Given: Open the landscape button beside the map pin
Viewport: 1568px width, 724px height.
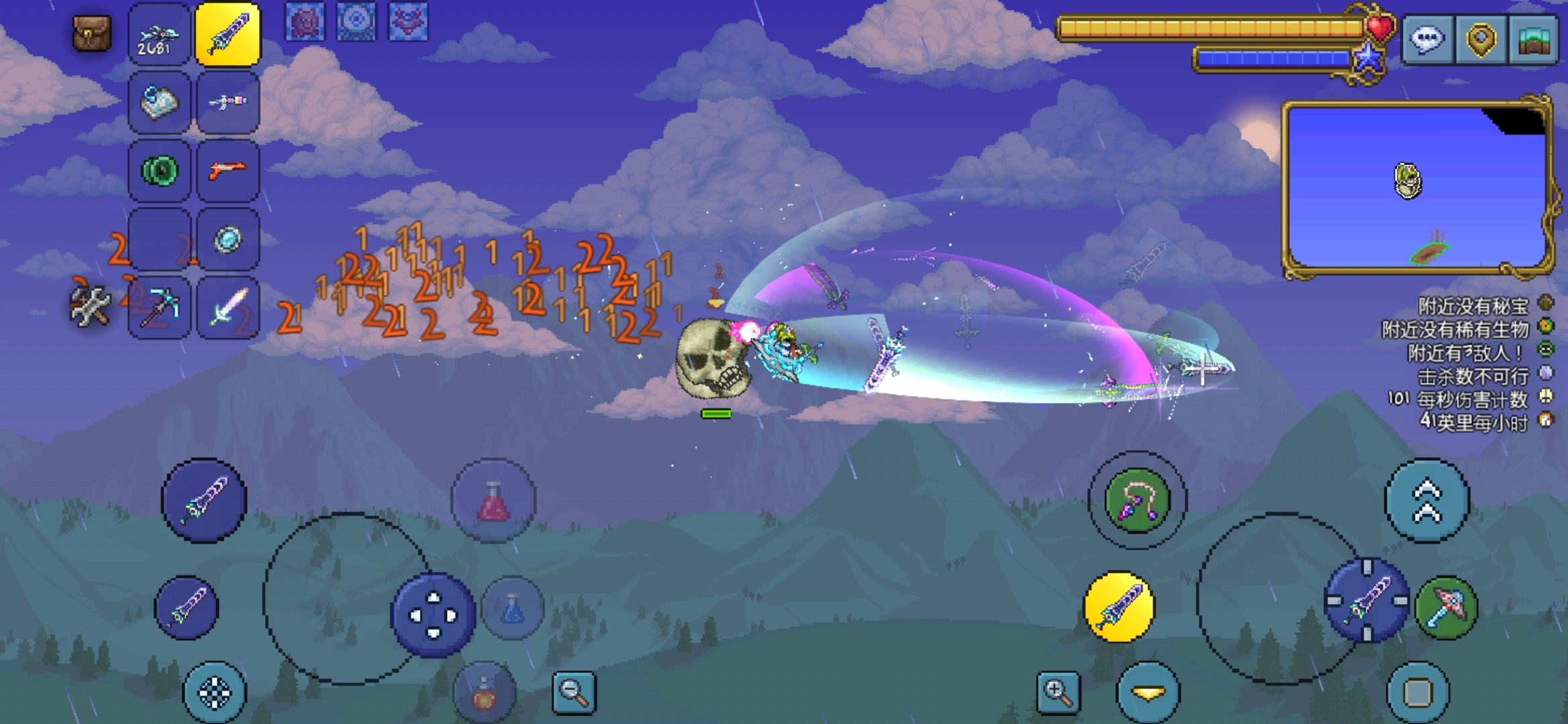Looking at the screenshot, I should (x=1533, y=39).
